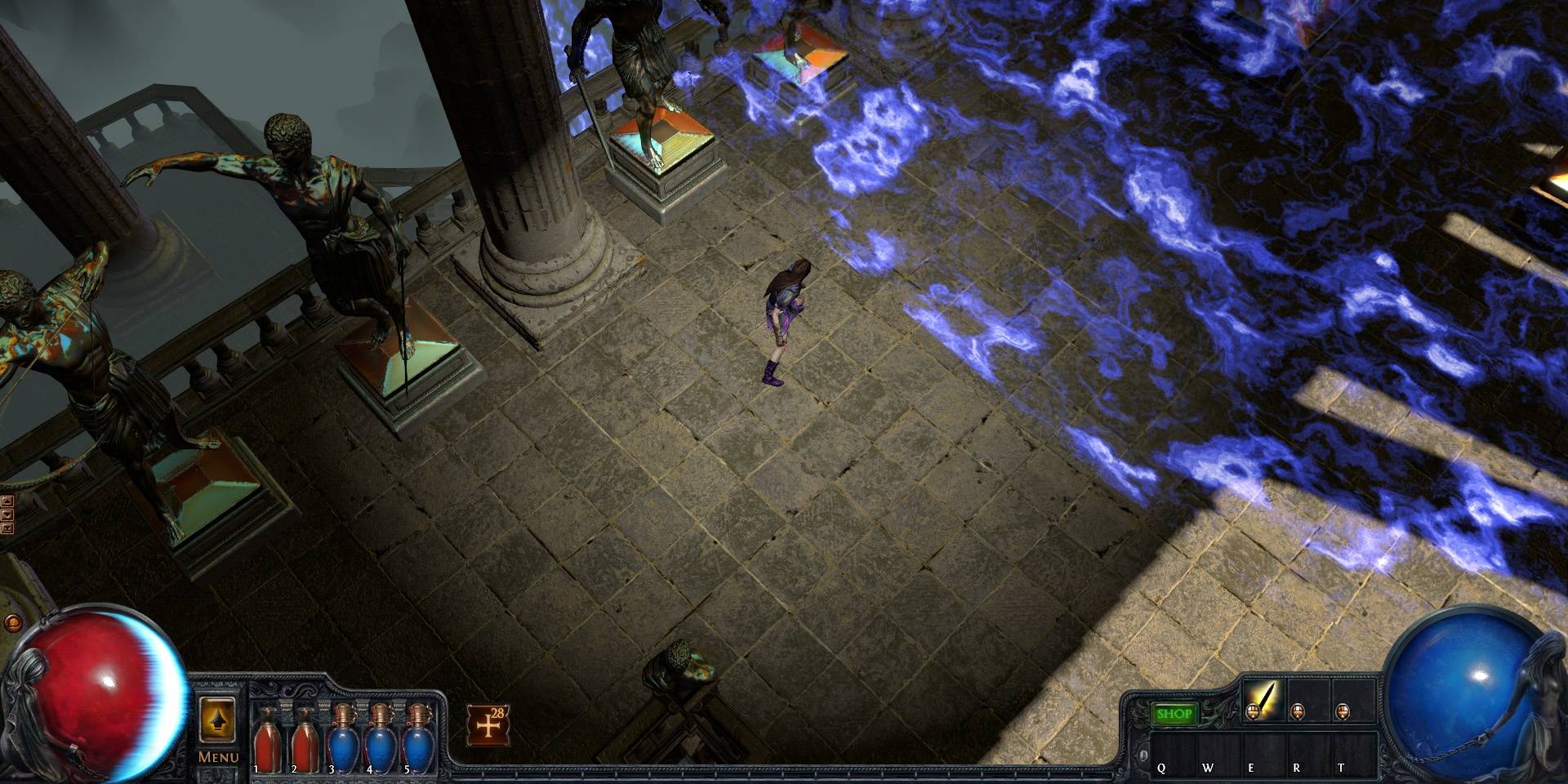Open the in-game Menu
This screenshot has height=784, width=1568.
(x=220, y=757)
